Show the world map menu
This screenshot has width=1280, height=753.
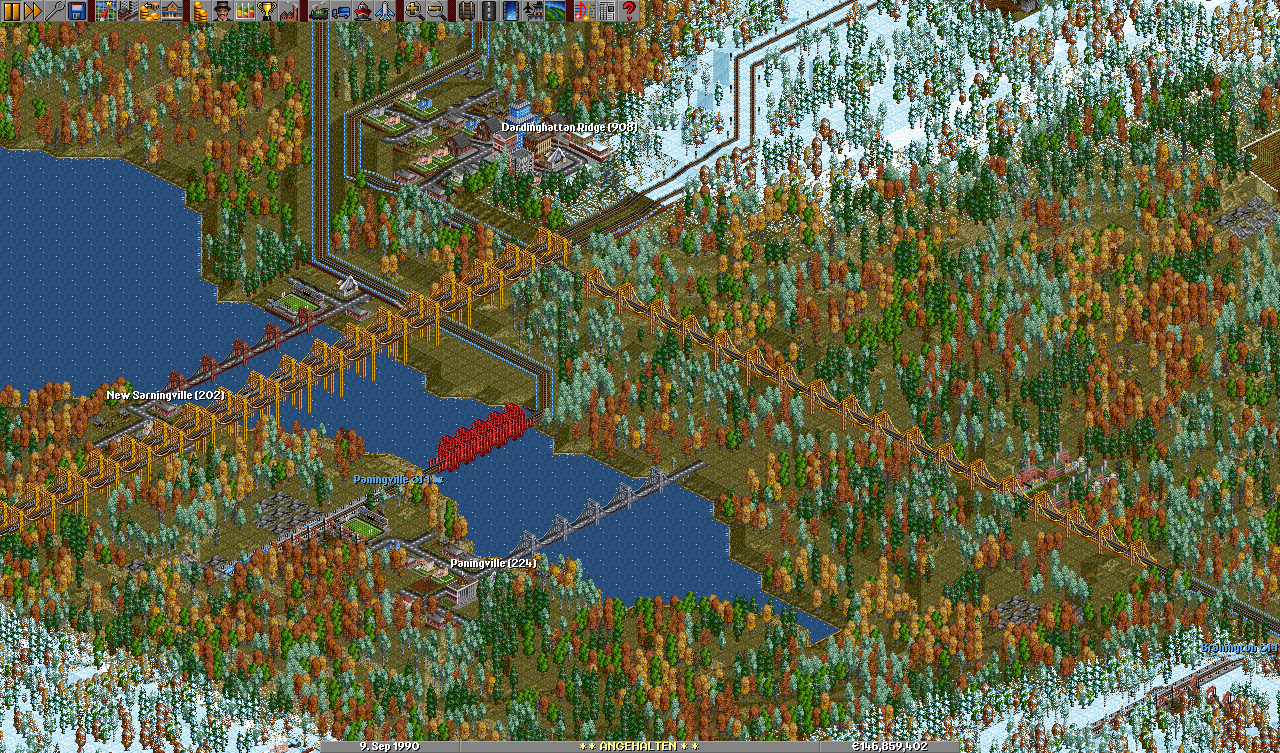(105, 11)
